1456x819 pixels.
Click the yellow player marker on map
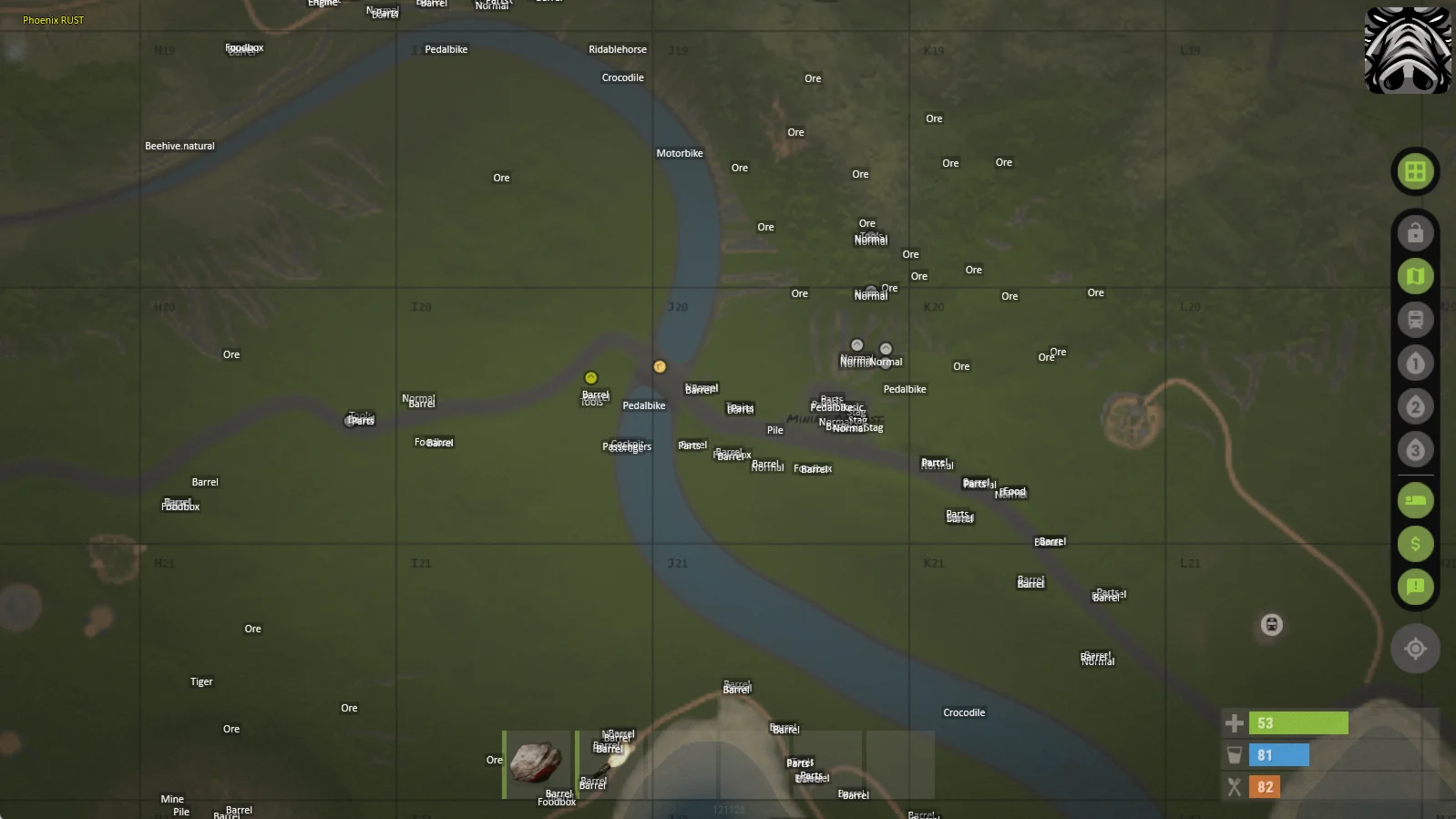[x=590, y=378]
